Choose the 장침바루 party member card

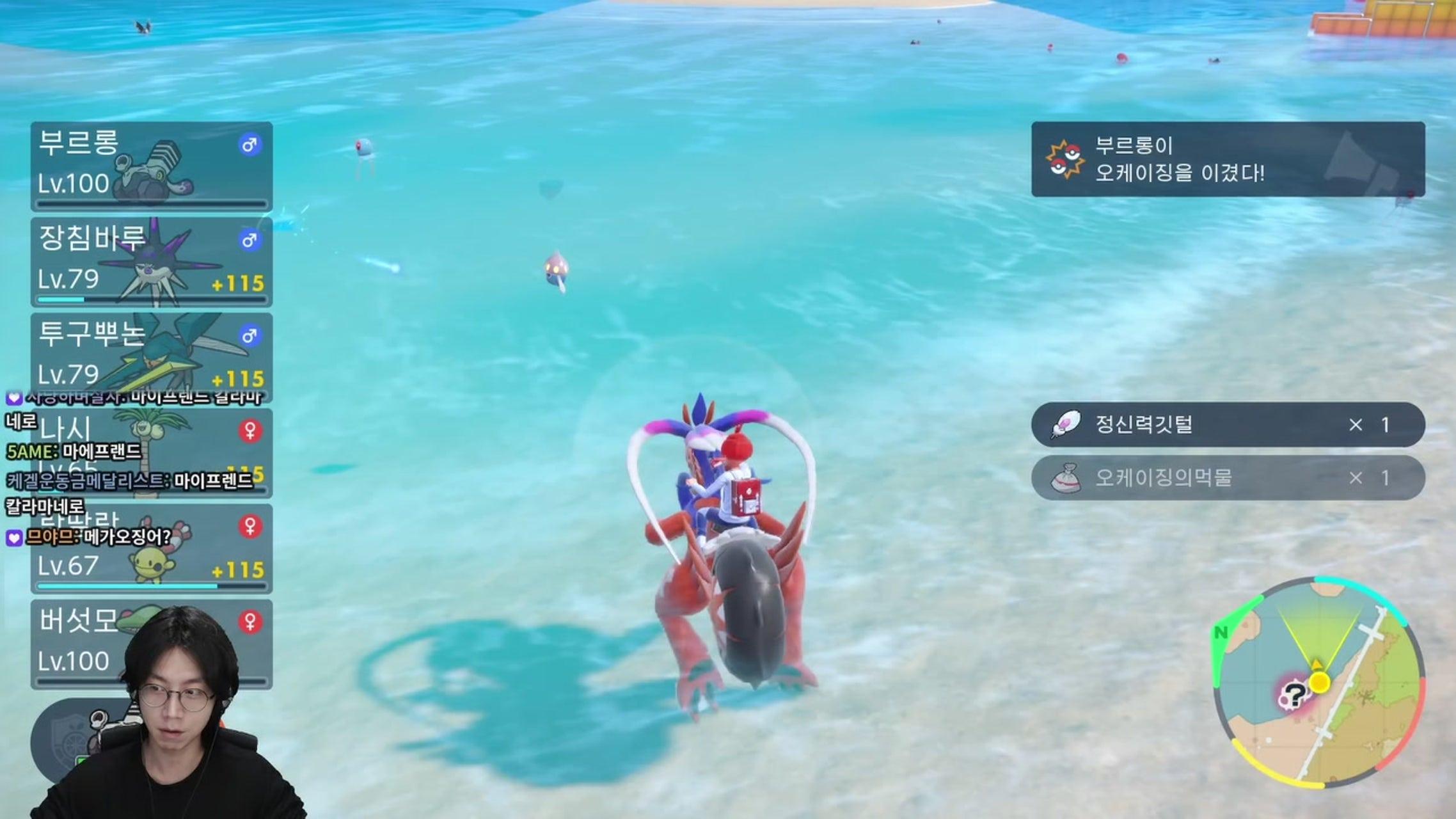tap(152, 262)
